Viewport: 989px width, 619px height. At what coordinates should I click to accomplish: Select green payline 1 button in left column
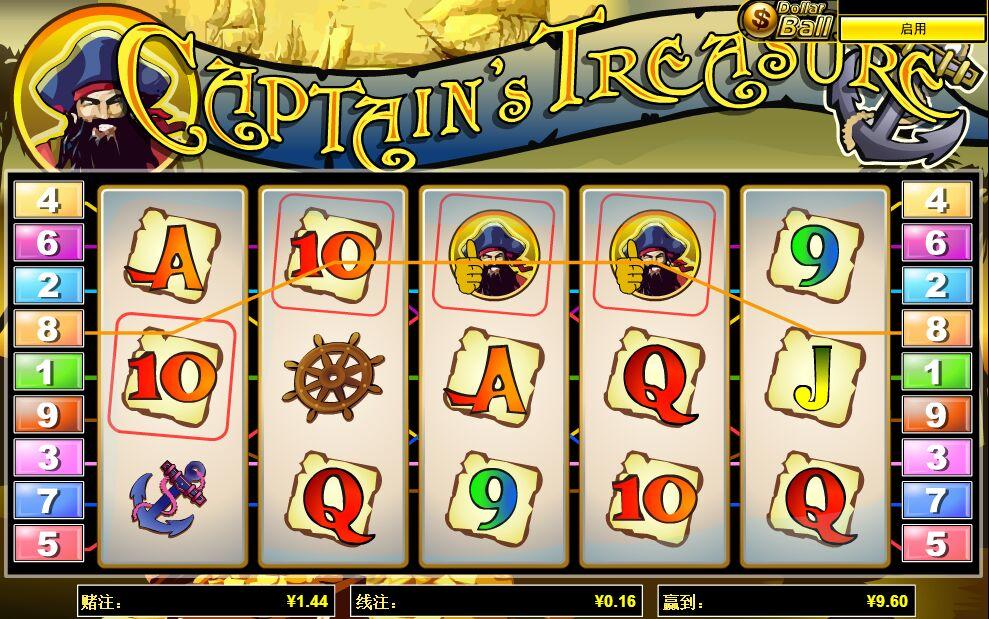(x=48, y=372)
